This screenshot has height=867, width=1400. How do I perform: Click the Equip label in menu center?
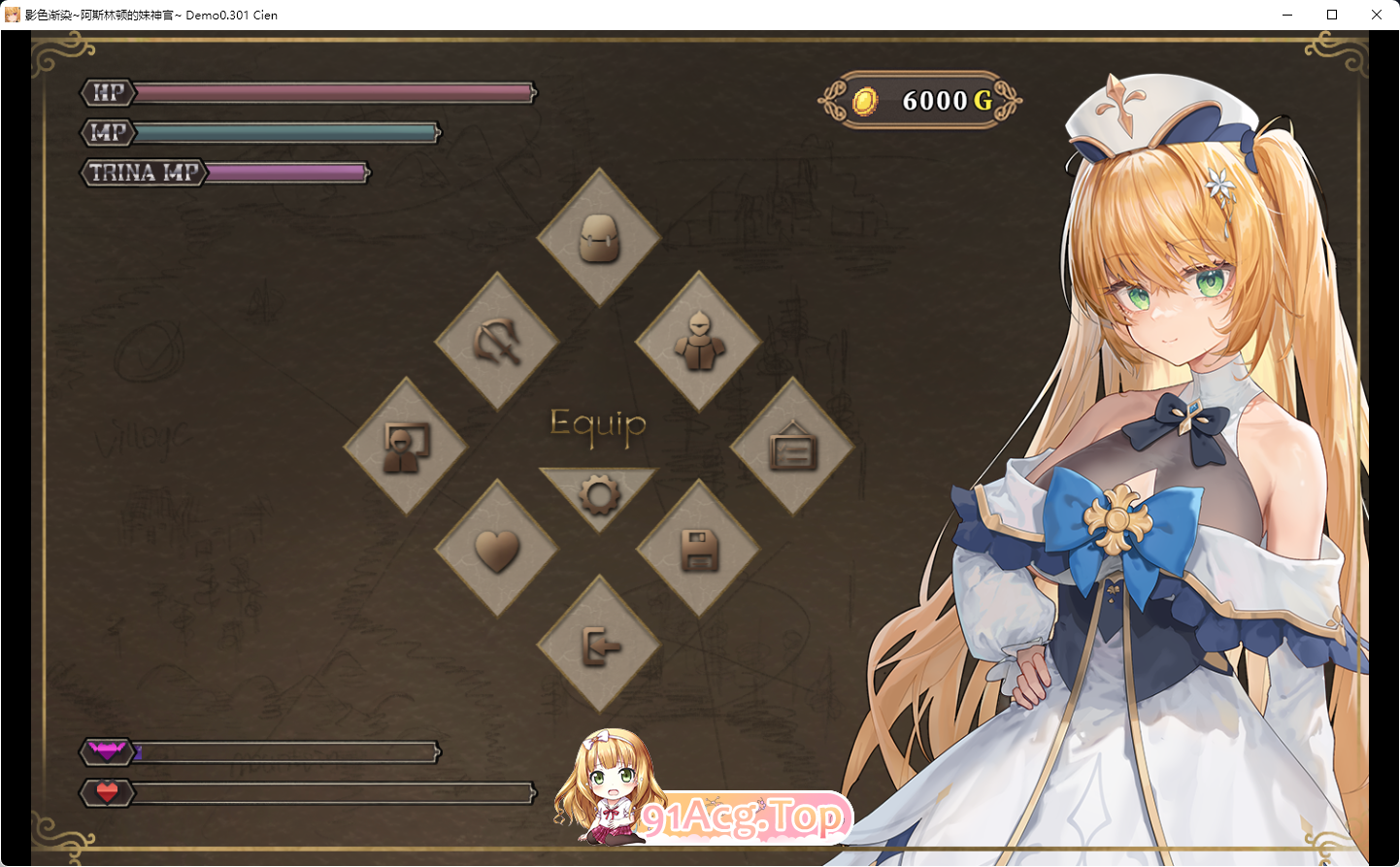pos(599,424)
